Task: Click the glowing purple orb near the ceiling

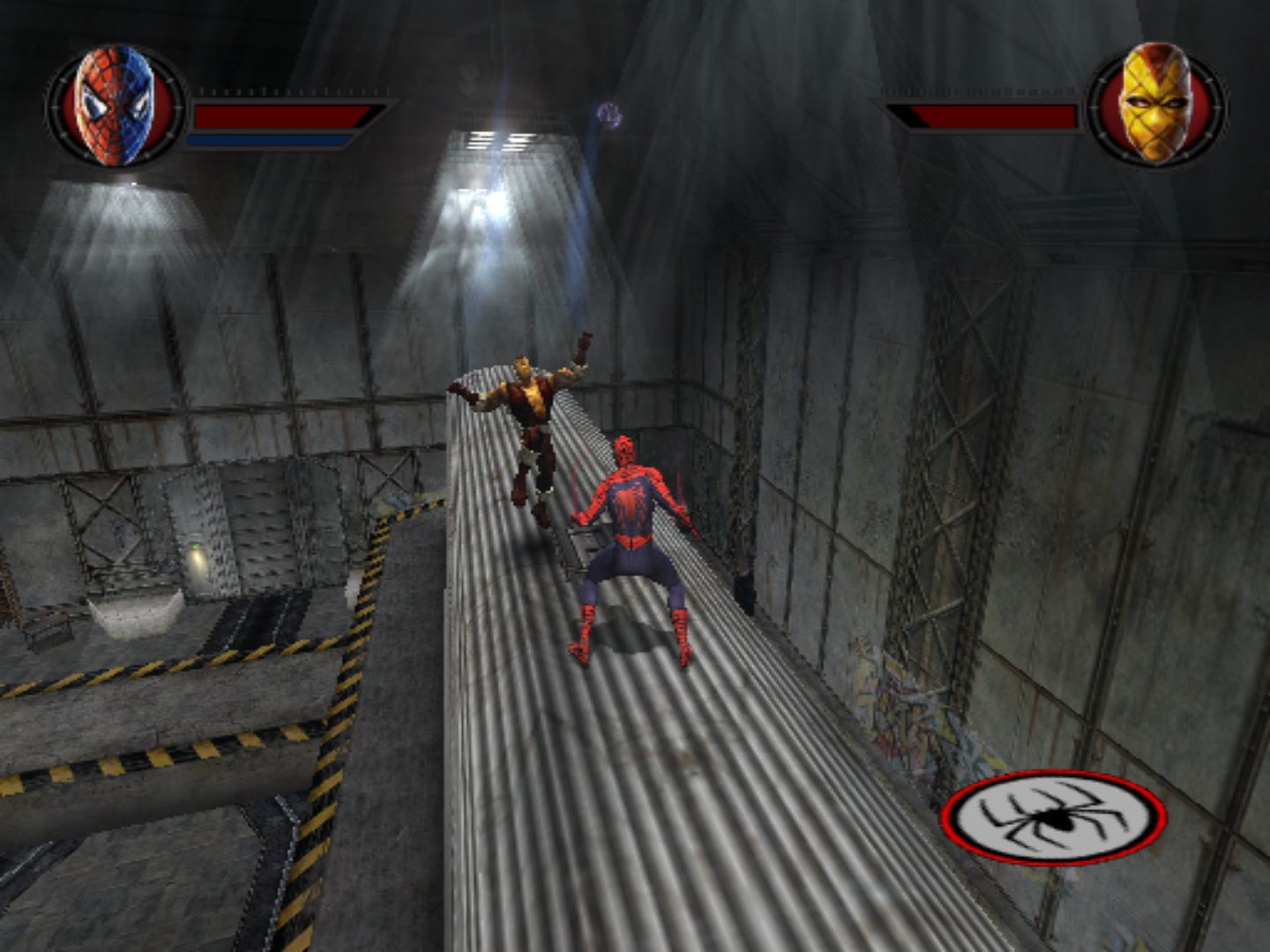Action: (x=609, y=115)
